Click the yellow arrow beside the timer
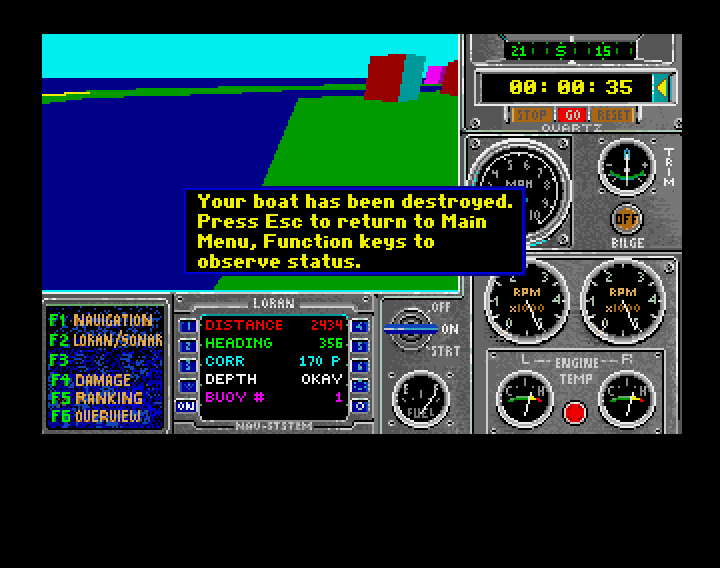The height and width of the screenshot is (568, 720). (661, 88)
